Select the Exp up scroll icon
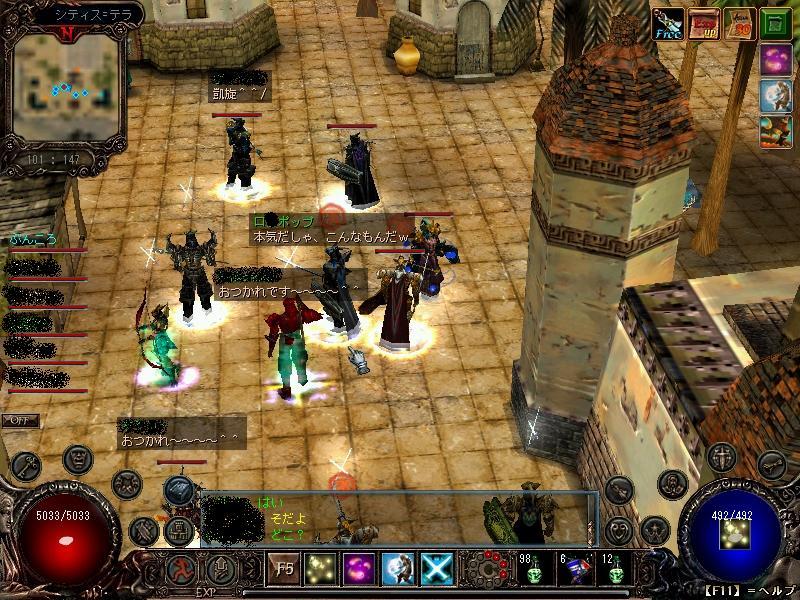The height and width of the screenshot is (600, 800). tap(704, 23)
